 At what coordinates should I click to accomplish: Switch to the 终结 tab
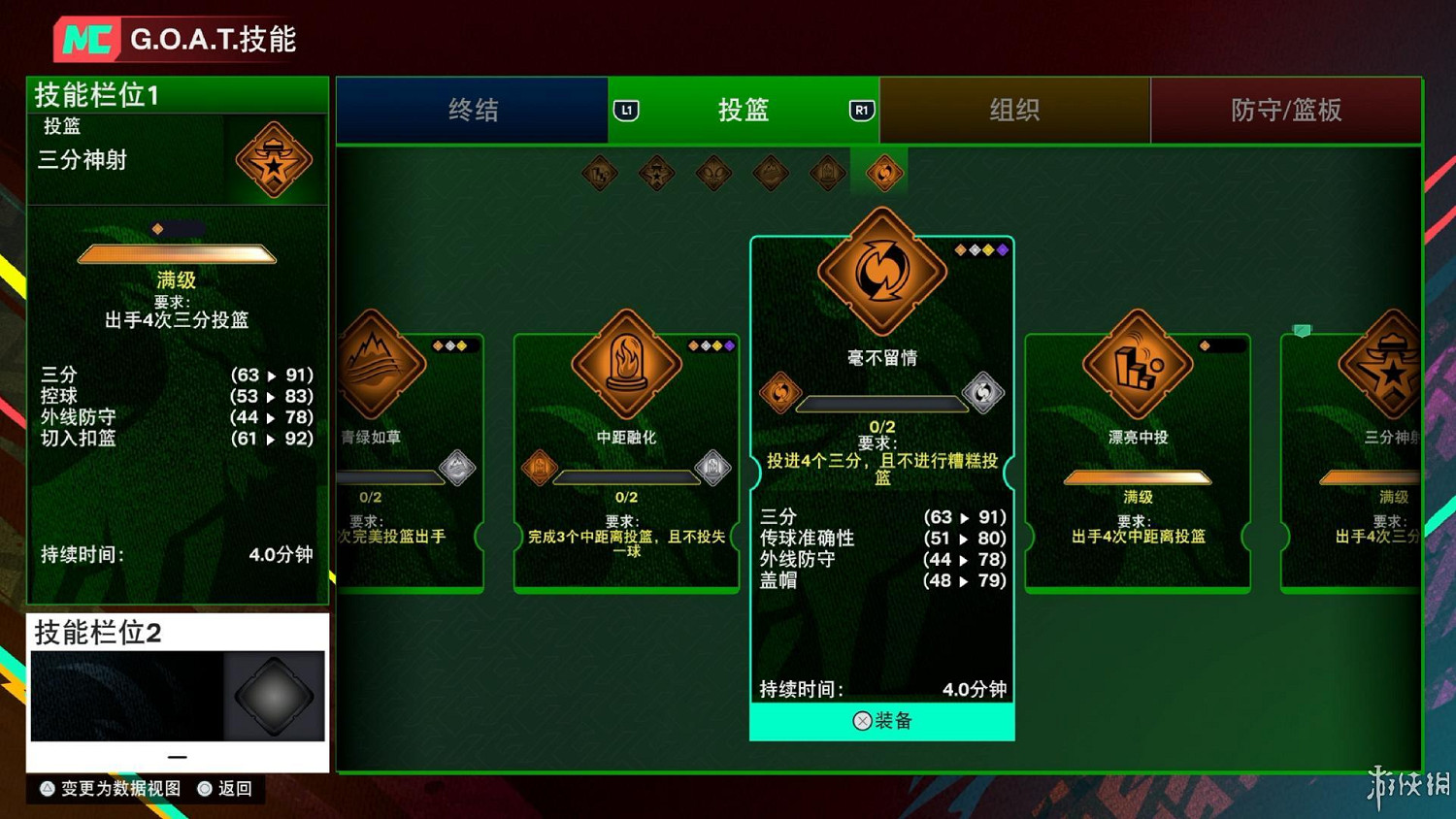[475, 111]
